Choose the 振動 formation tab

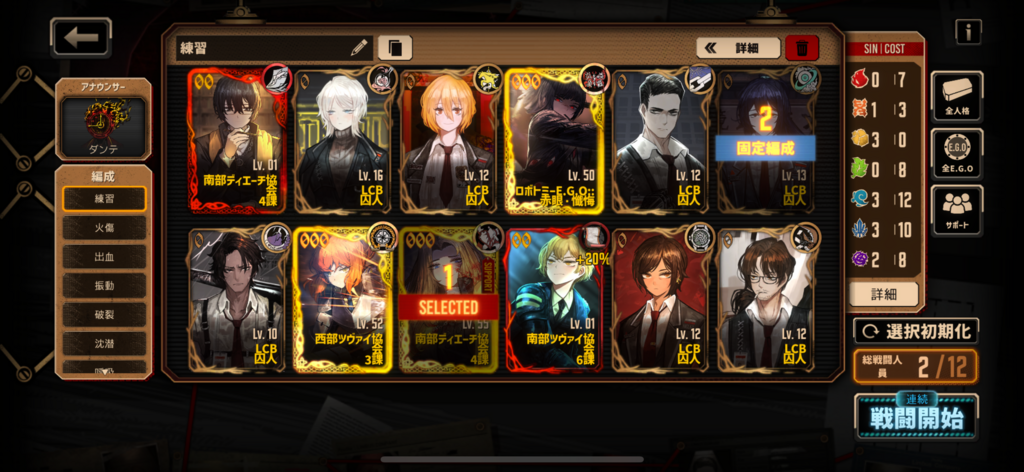tap(104, 286)
